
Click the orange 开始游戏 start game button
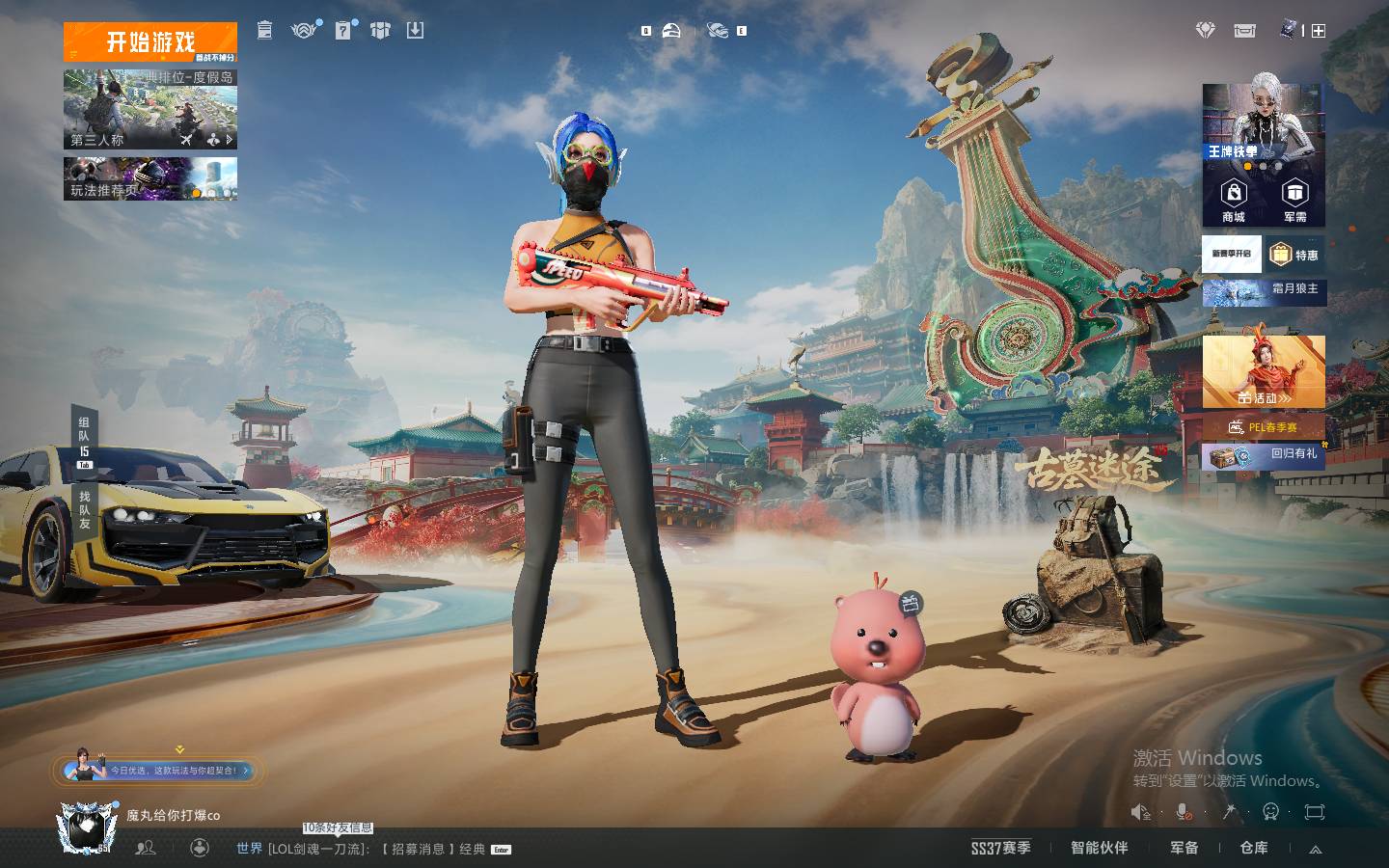tap(150, 42)
